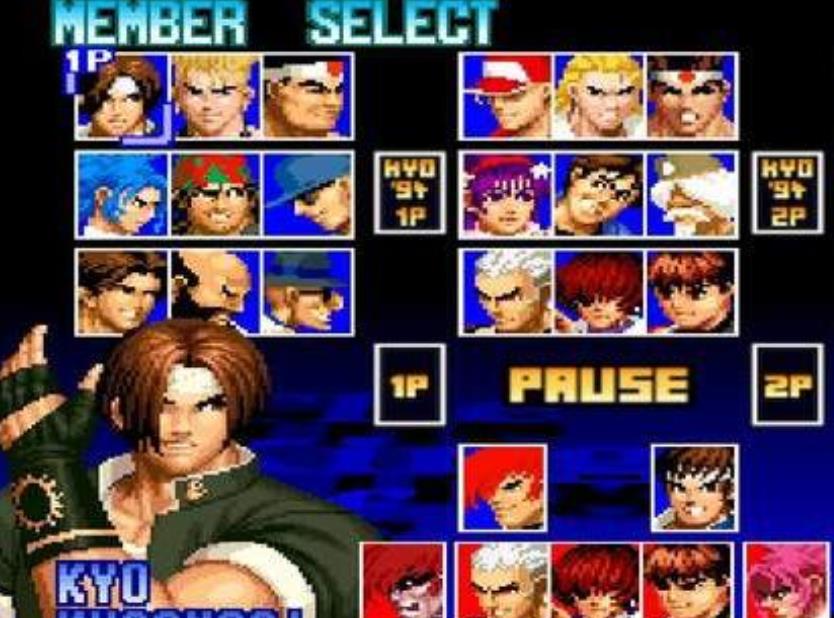Pick Joe Higashi's portrait

coord(690,96)
